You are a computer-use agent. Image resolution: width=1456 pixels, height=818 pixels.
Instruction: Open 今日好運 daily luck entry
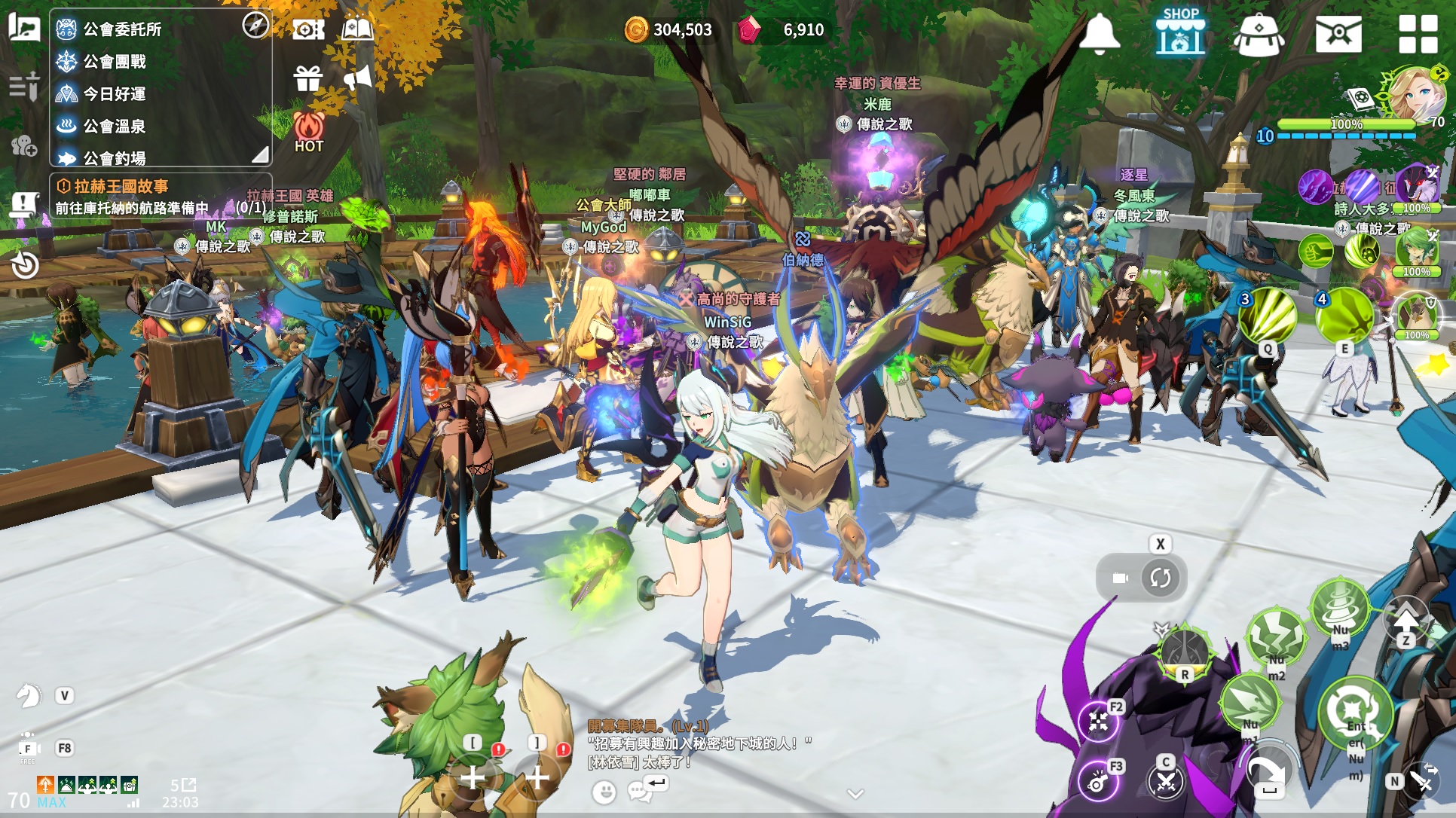click(115, 94)
